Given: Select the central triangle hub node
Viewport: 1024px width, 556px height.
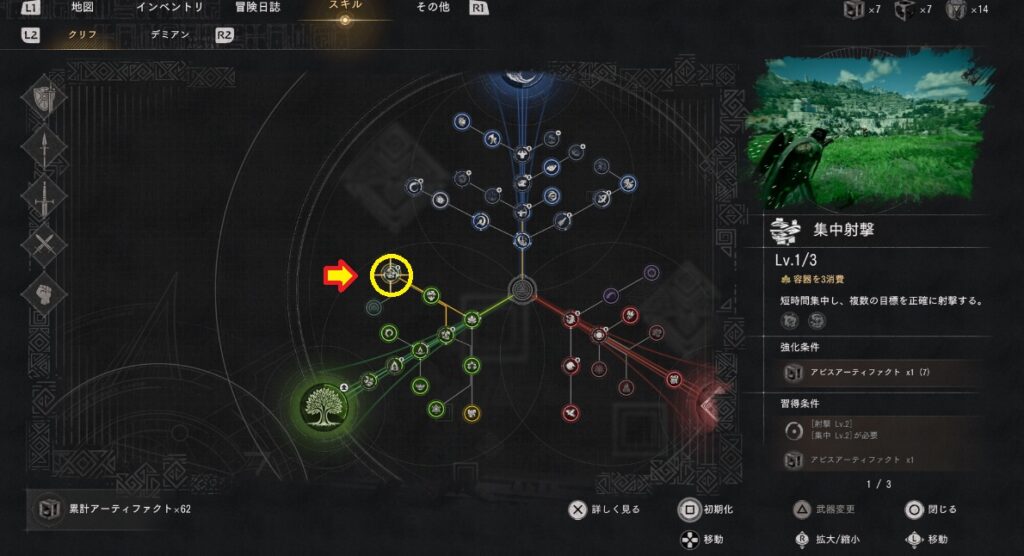Looking at the screenshot, I should [520, 290].
